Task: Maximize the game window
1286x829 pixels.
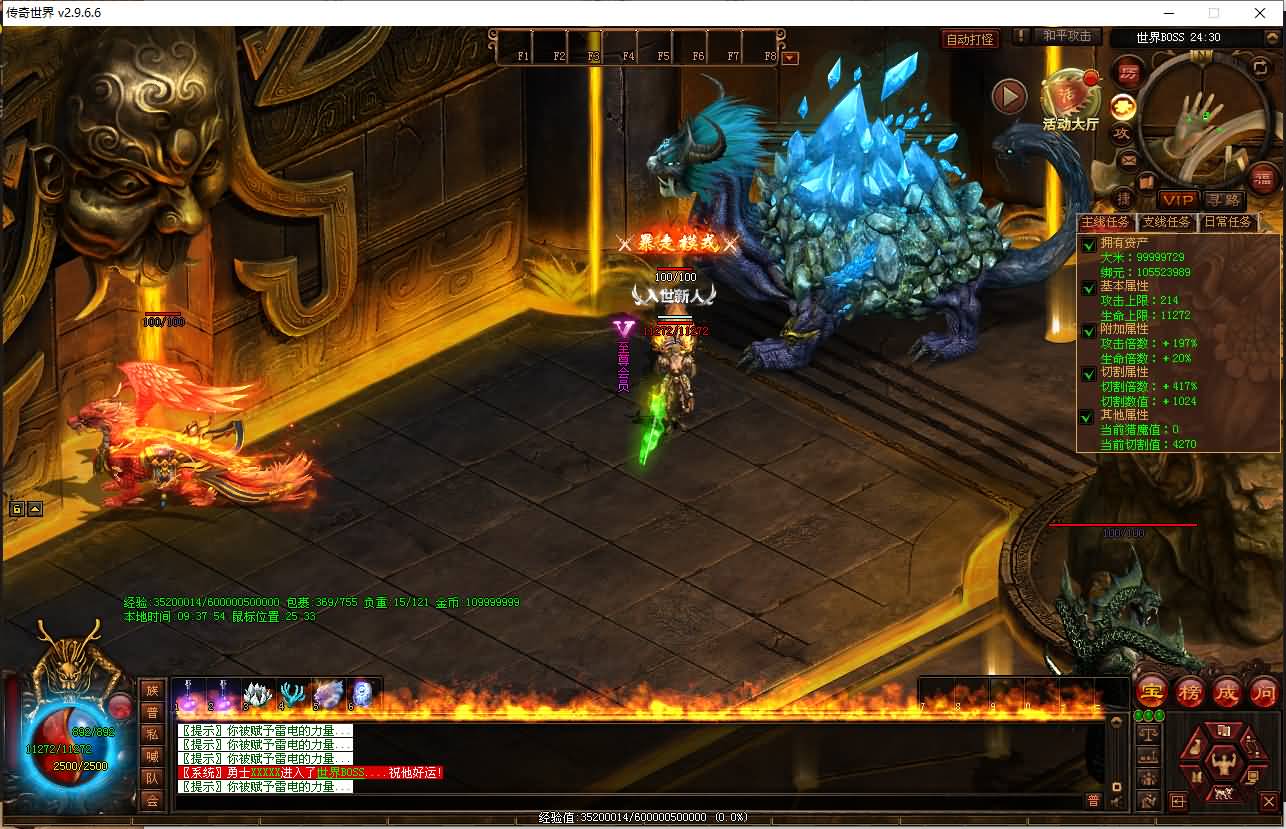Action: tap(1214, 13)
